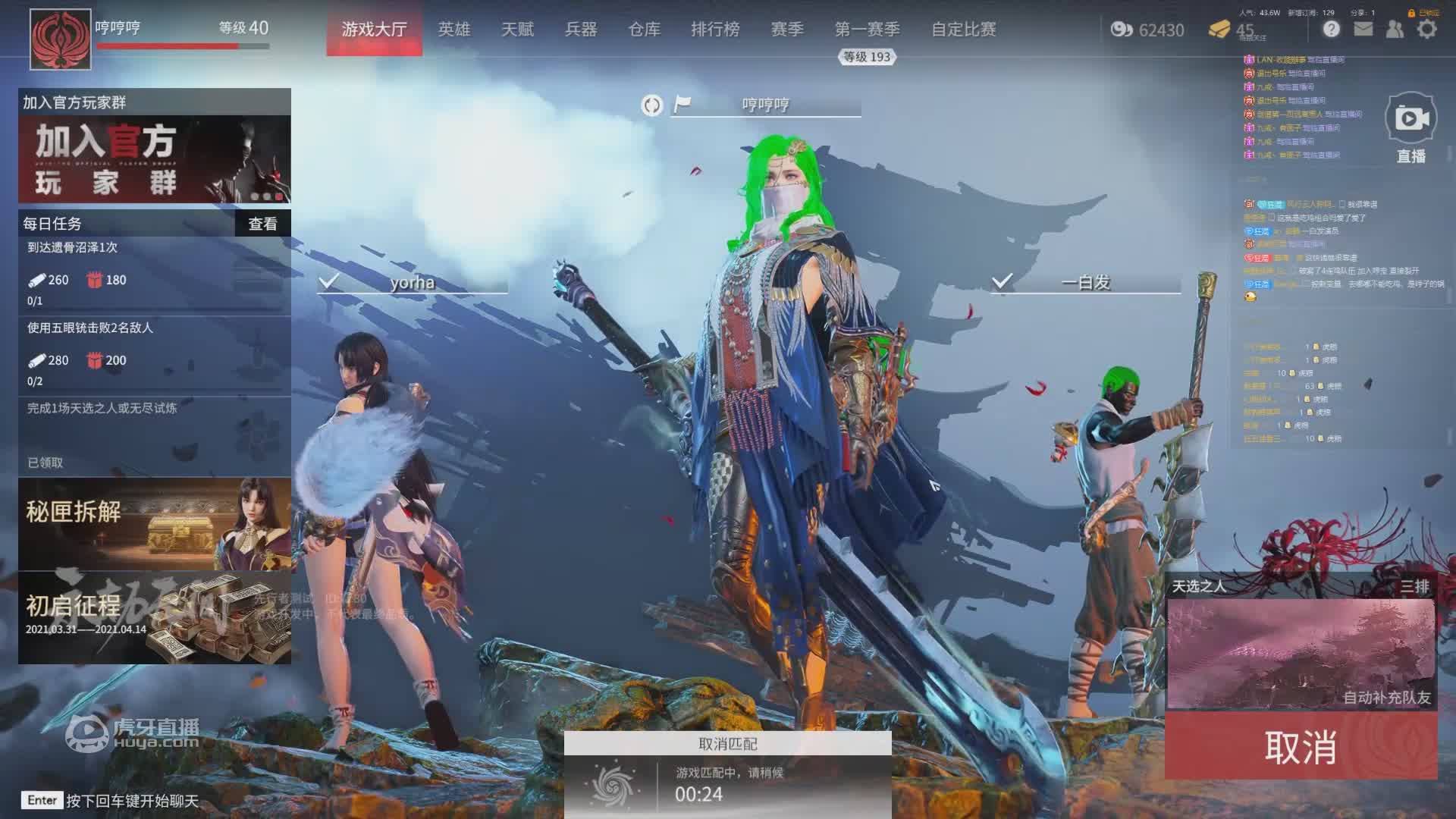Viewport: 1456px width, 819px height.
Task: Select the 兵器 tab
Action: (581, 30)
